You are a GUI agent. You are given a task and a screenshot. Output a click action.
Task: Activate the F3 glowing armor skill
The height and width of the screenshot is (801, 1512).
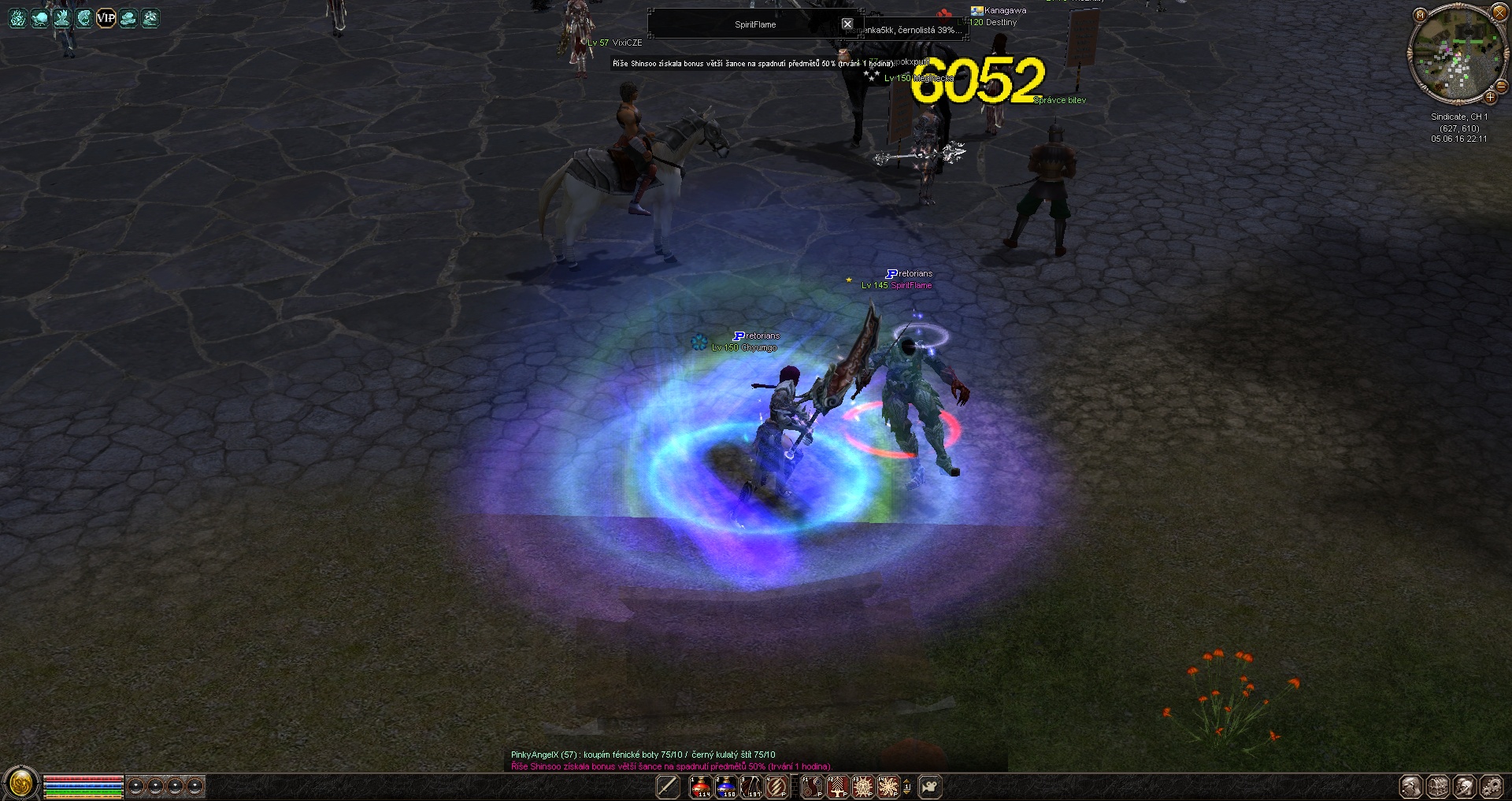863,786
